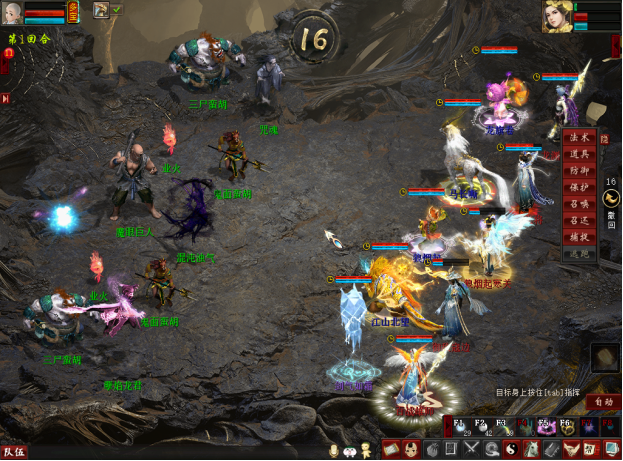This screenshot has width=623, height=461.
Task: Click the player avatar portrait
Action: pos(11,12)
